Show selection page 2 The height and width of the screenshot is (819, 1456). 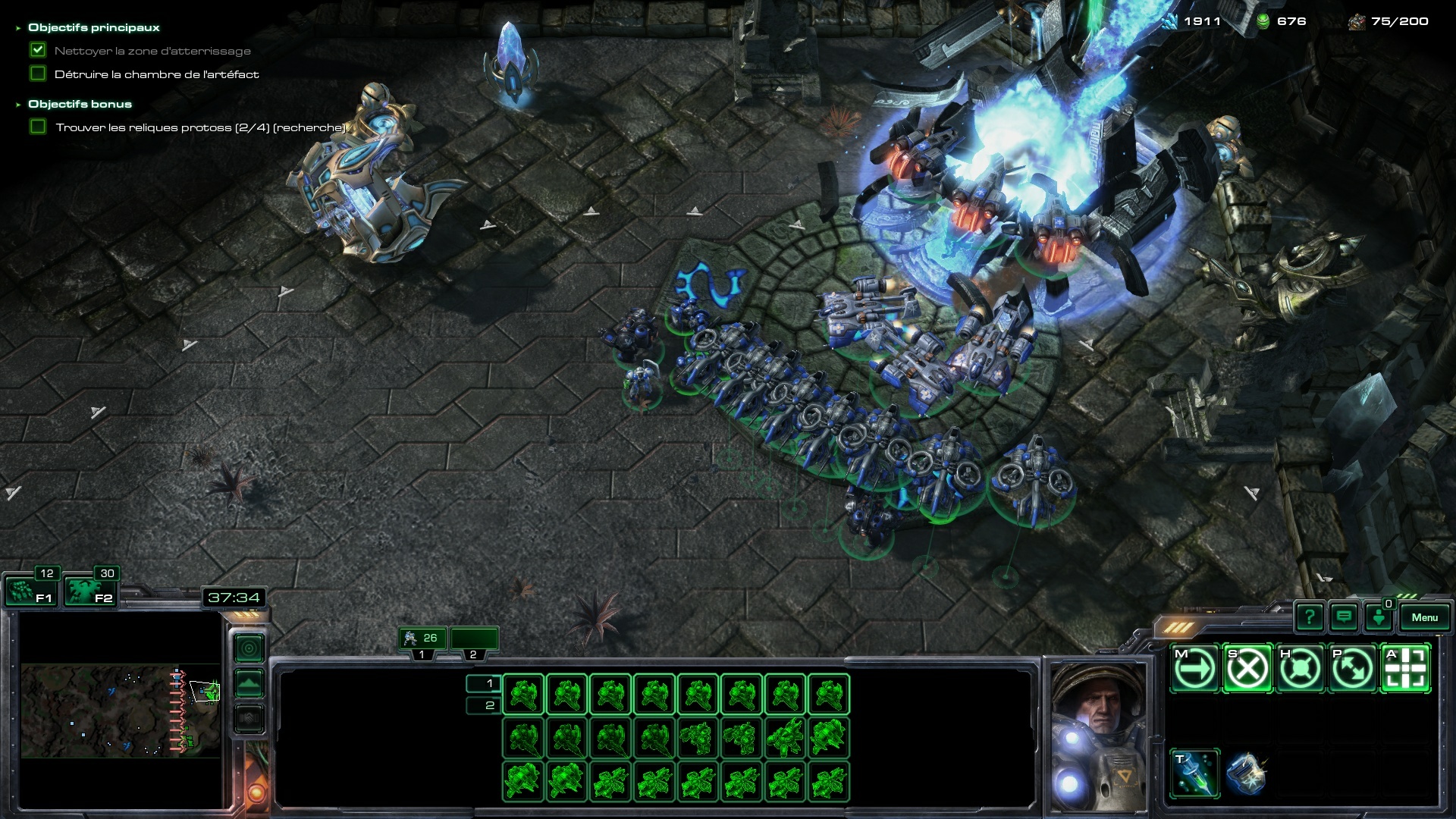pyautogui.click(x=483, y=706)
